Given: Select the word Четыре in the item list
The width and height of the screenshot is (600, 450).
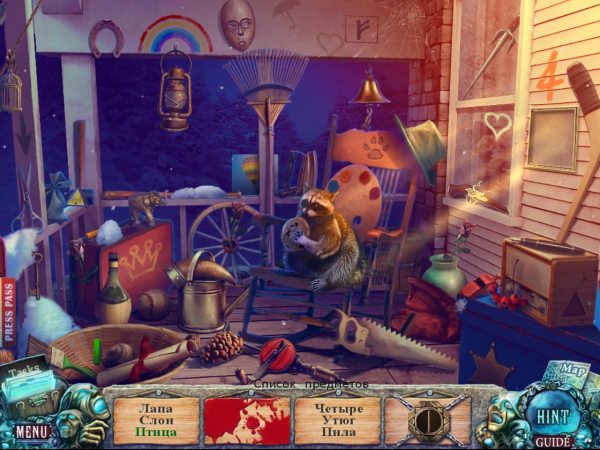Looking at the screenshot, I should (337, 406).
